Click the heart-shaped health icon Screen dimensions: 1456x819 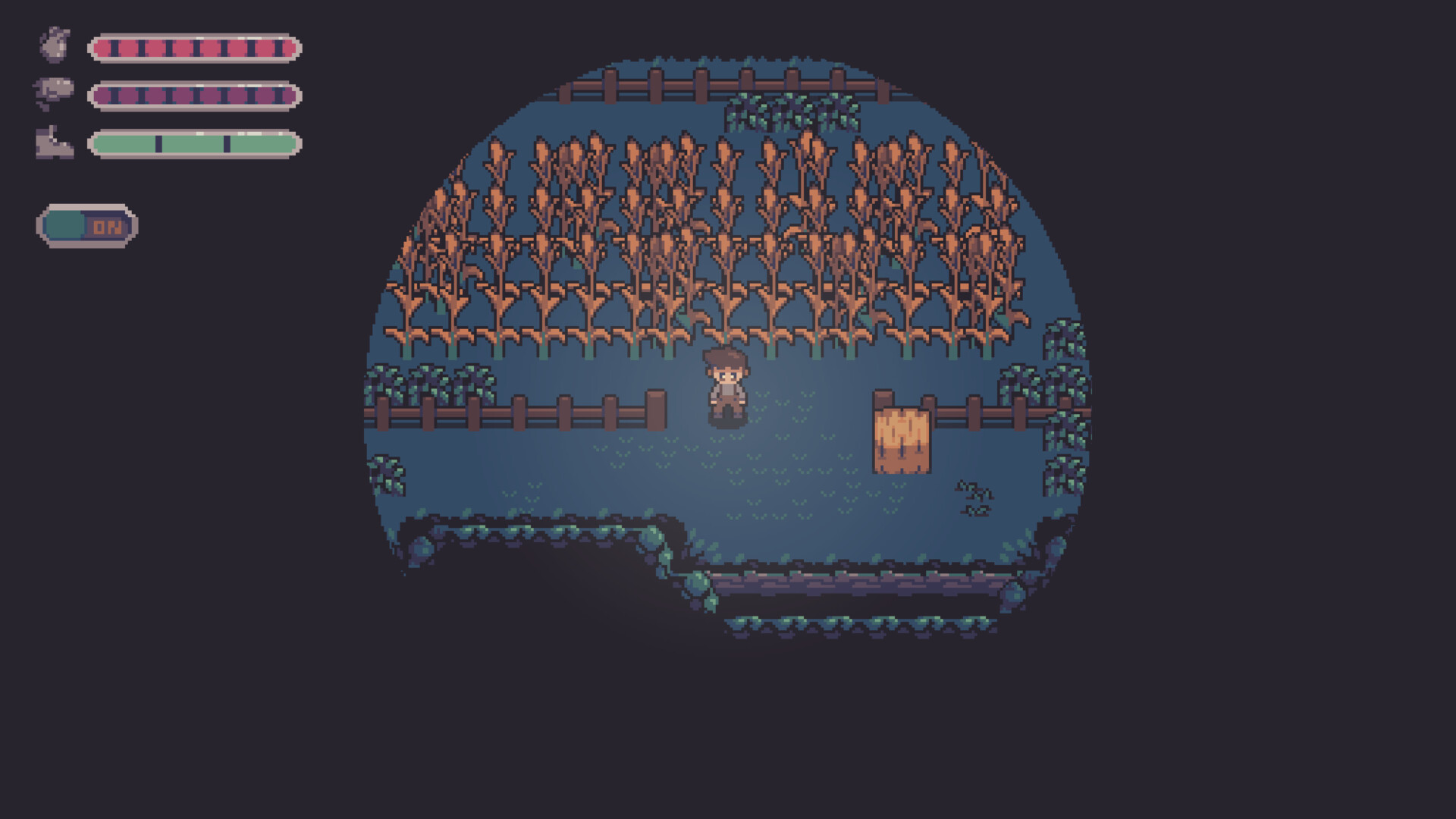tap(54, 48)
